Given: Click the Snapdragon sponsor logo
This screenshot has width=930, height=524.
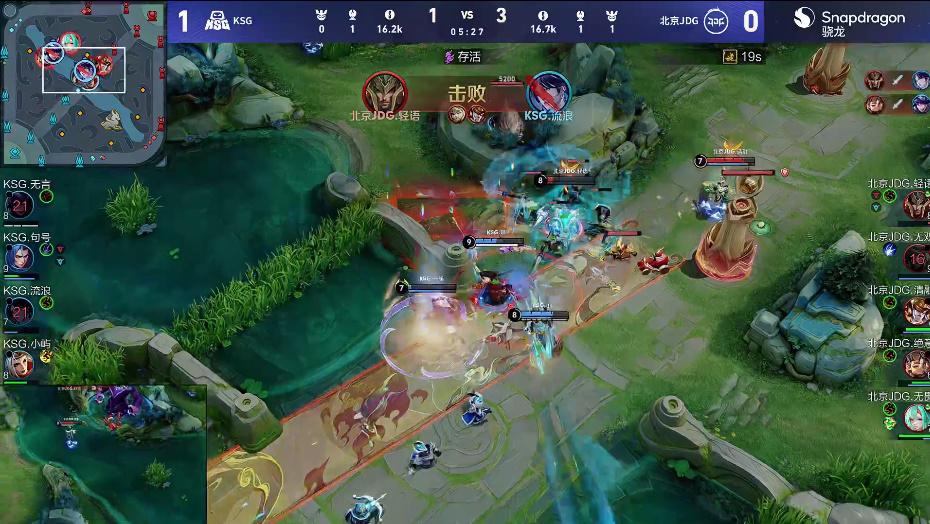Looking at the screenshot, I should click(849, 21).
